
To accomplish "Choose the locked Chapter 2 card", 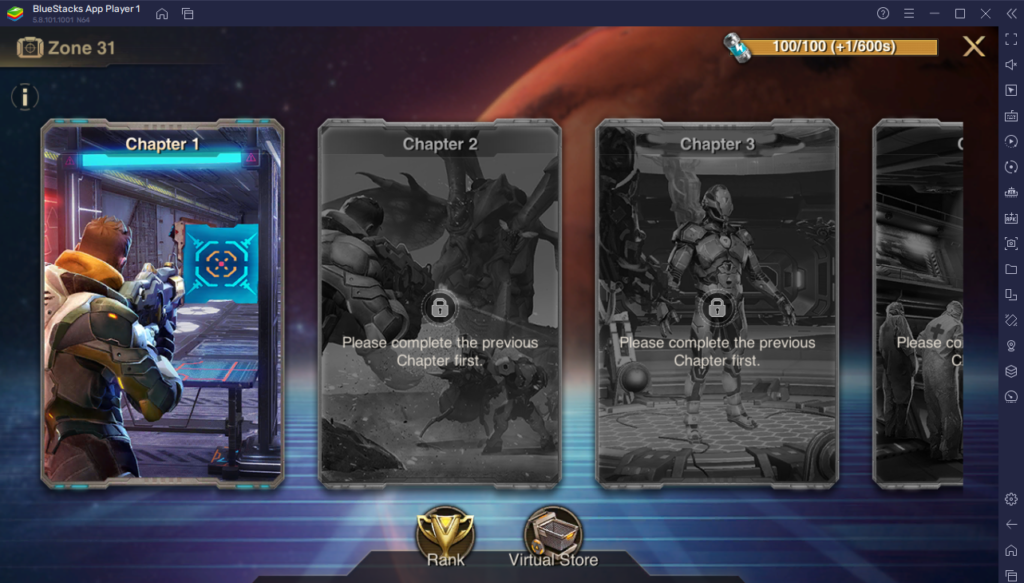I will tap(439, 303).
